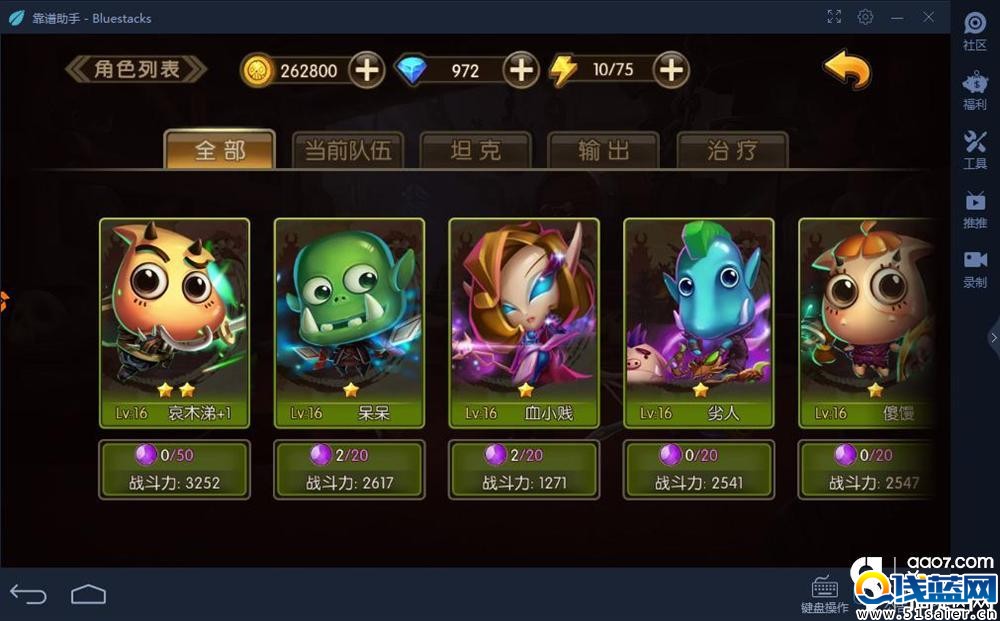Open the 键盘操作 keyboard controls

(825, 594)
